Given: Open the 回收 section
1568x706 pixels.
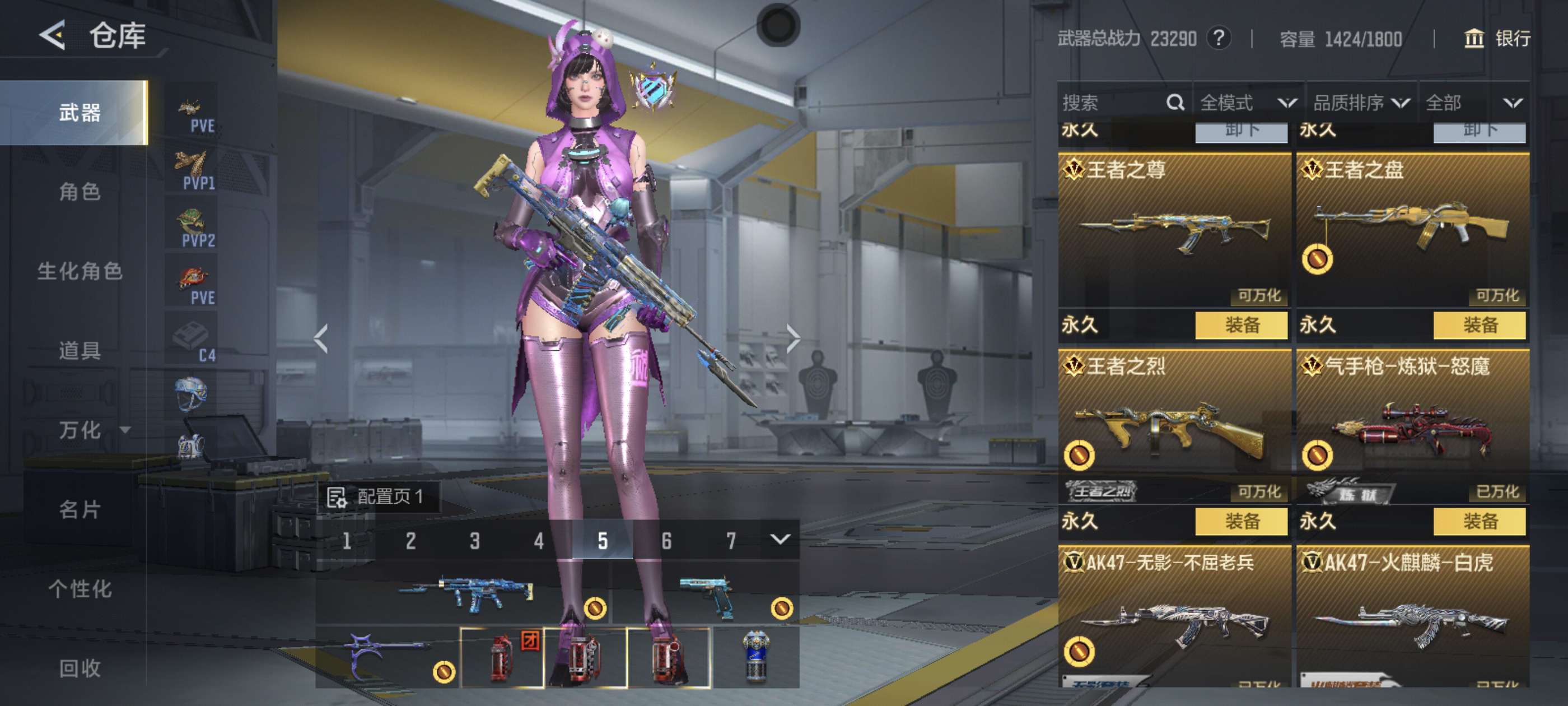Looking at the screenshot, I should coord(80,668).
